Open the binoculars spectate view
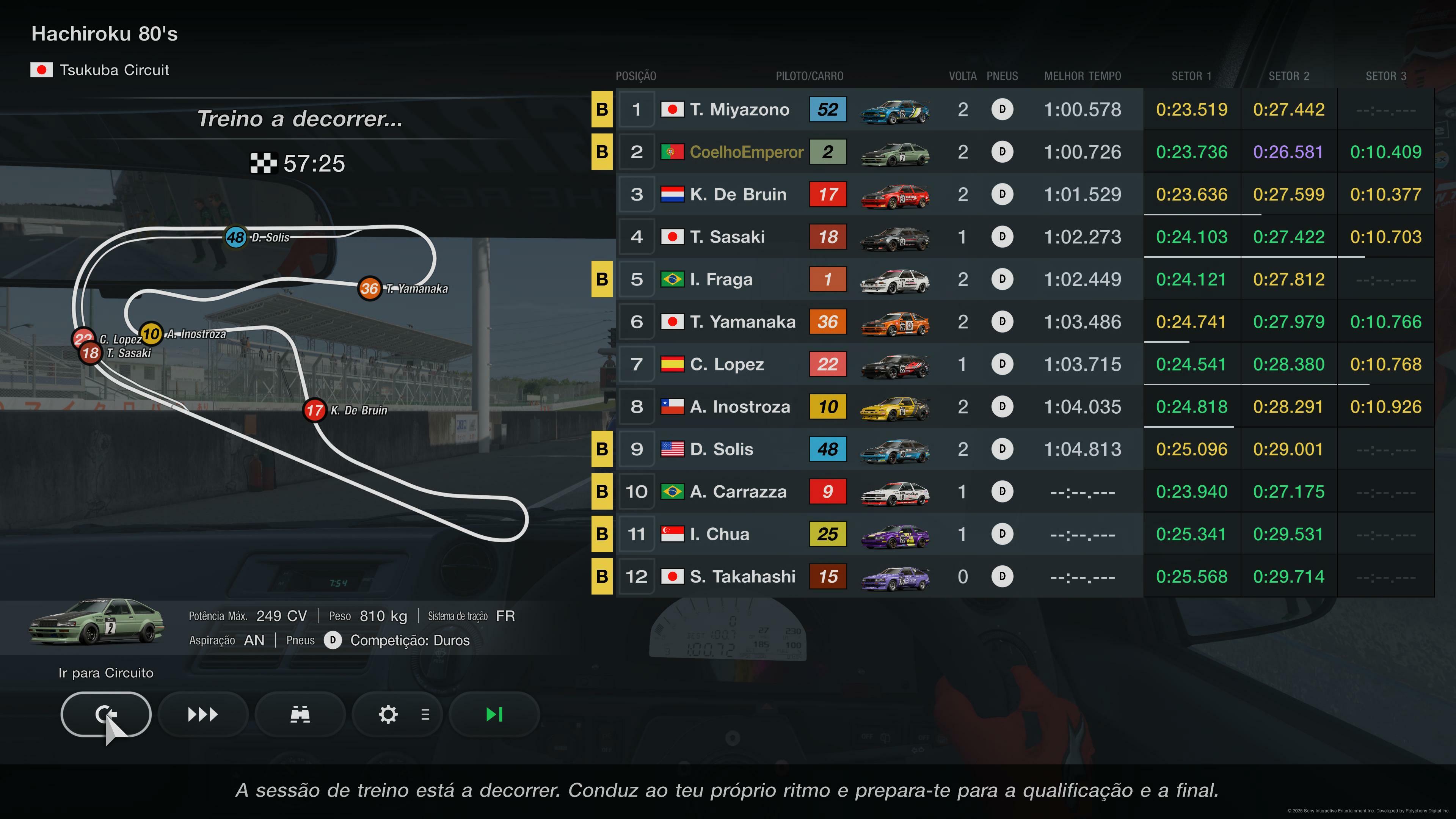 (x=300, y=714)
